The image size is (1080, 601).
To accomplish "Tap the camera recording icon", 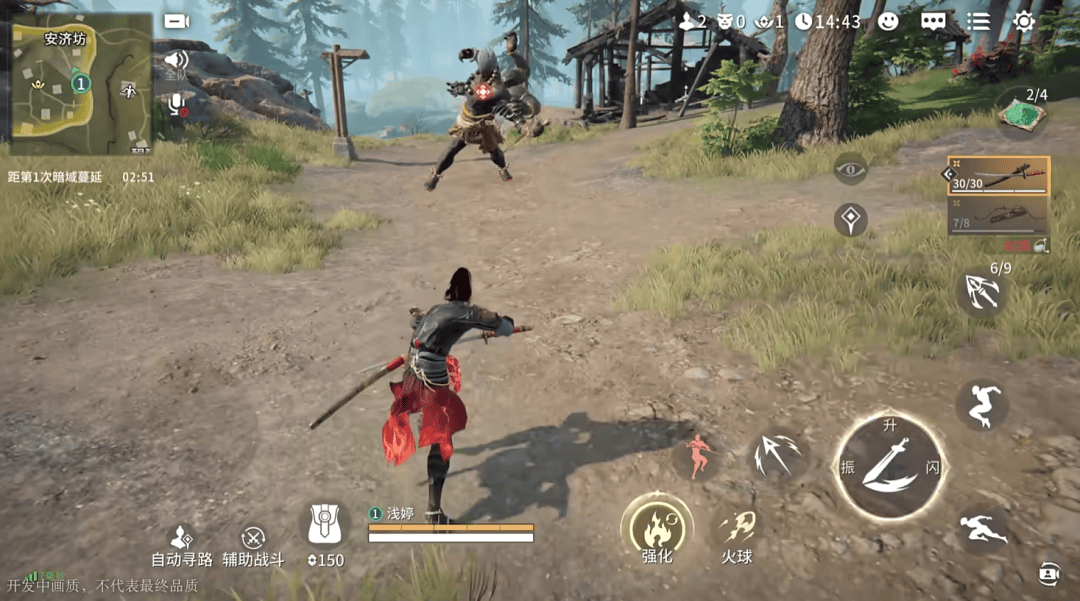I will click(177, 21).
